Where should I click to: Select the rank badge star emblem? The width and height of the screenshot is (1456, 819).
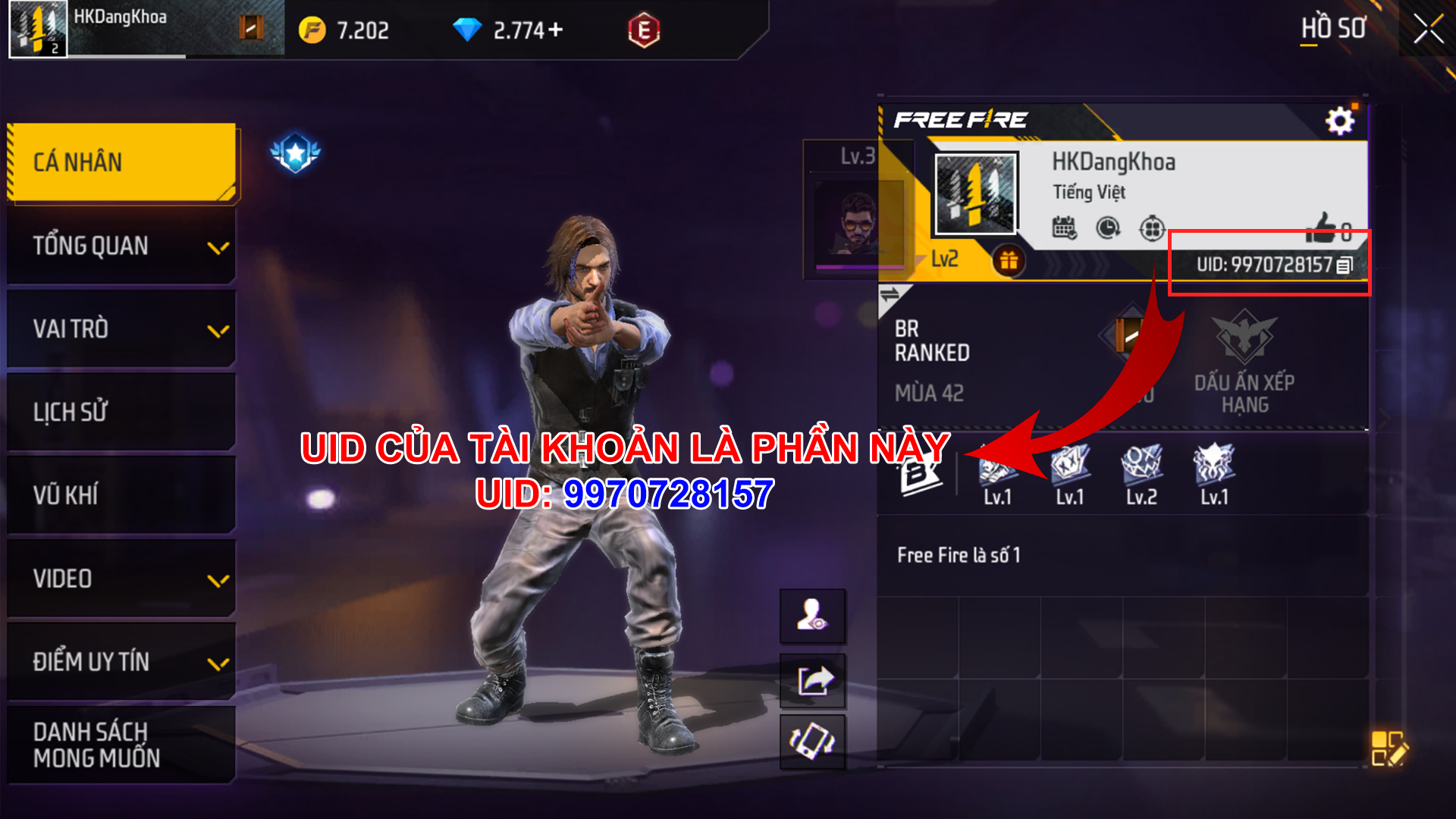pos(295,152)
